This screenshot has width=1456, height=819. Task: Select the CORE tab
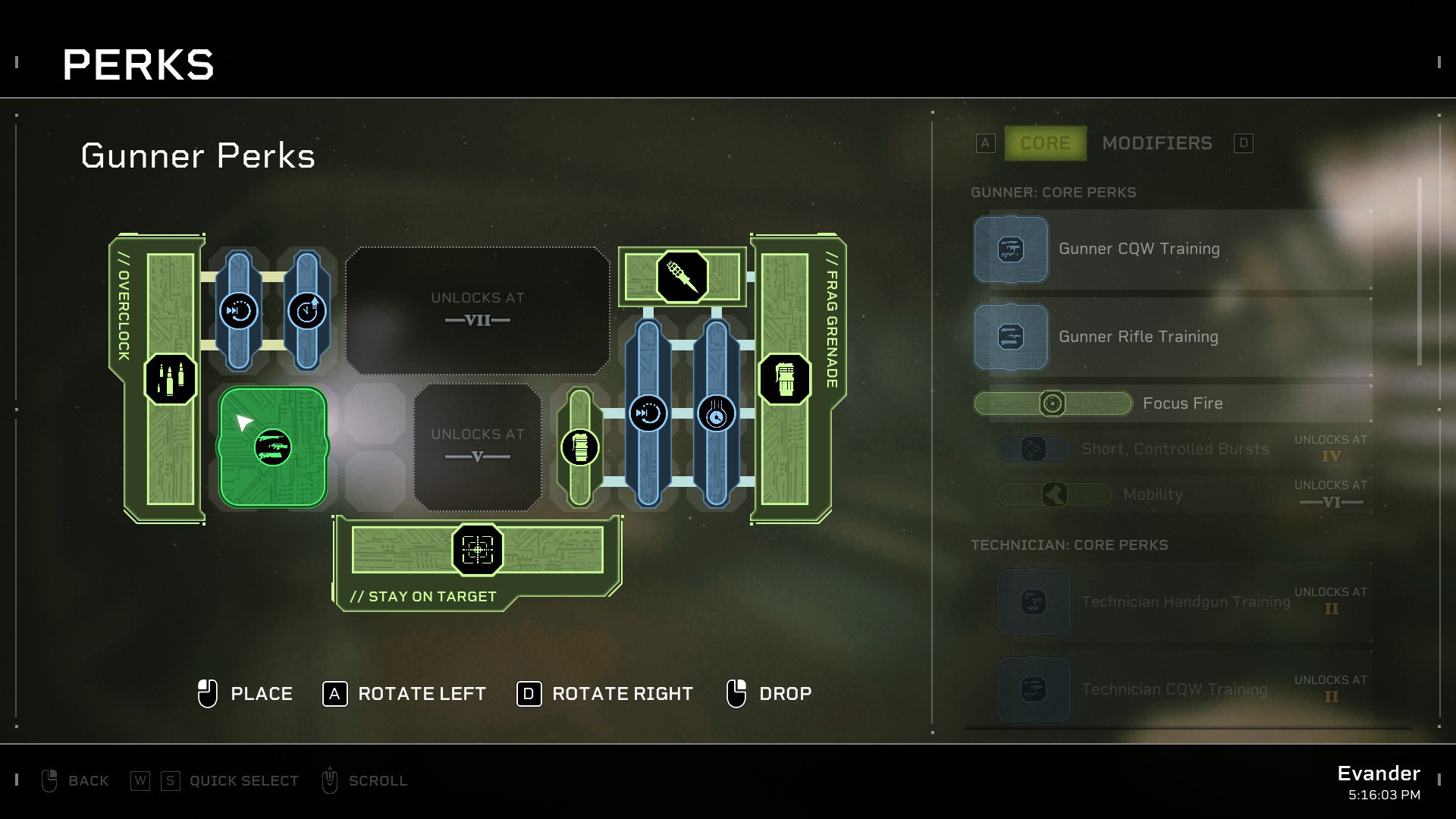point(1045,143)
